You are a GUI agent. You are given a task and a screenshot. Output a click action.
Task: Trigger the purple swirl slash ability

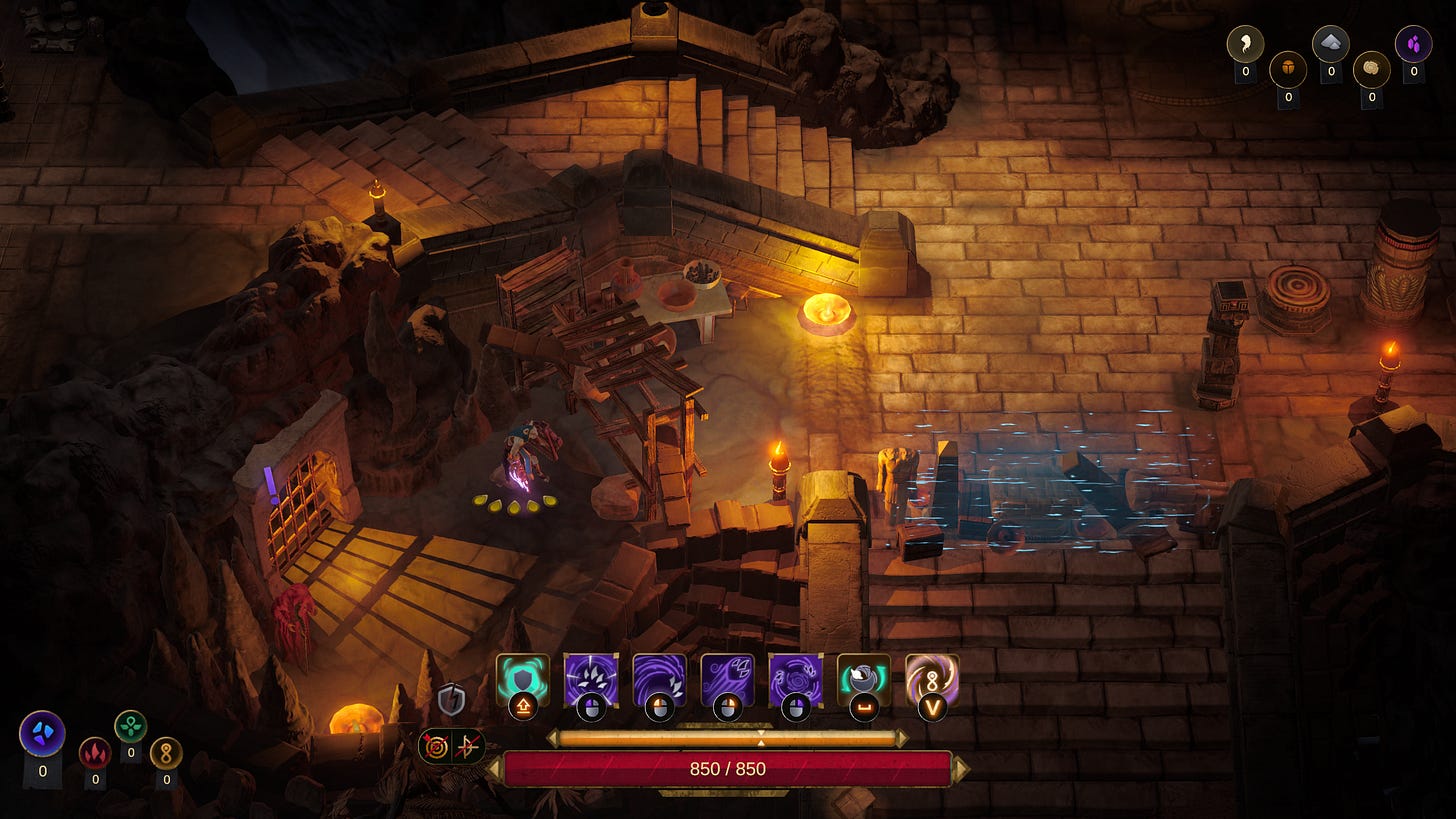click(x=659, y=679)
